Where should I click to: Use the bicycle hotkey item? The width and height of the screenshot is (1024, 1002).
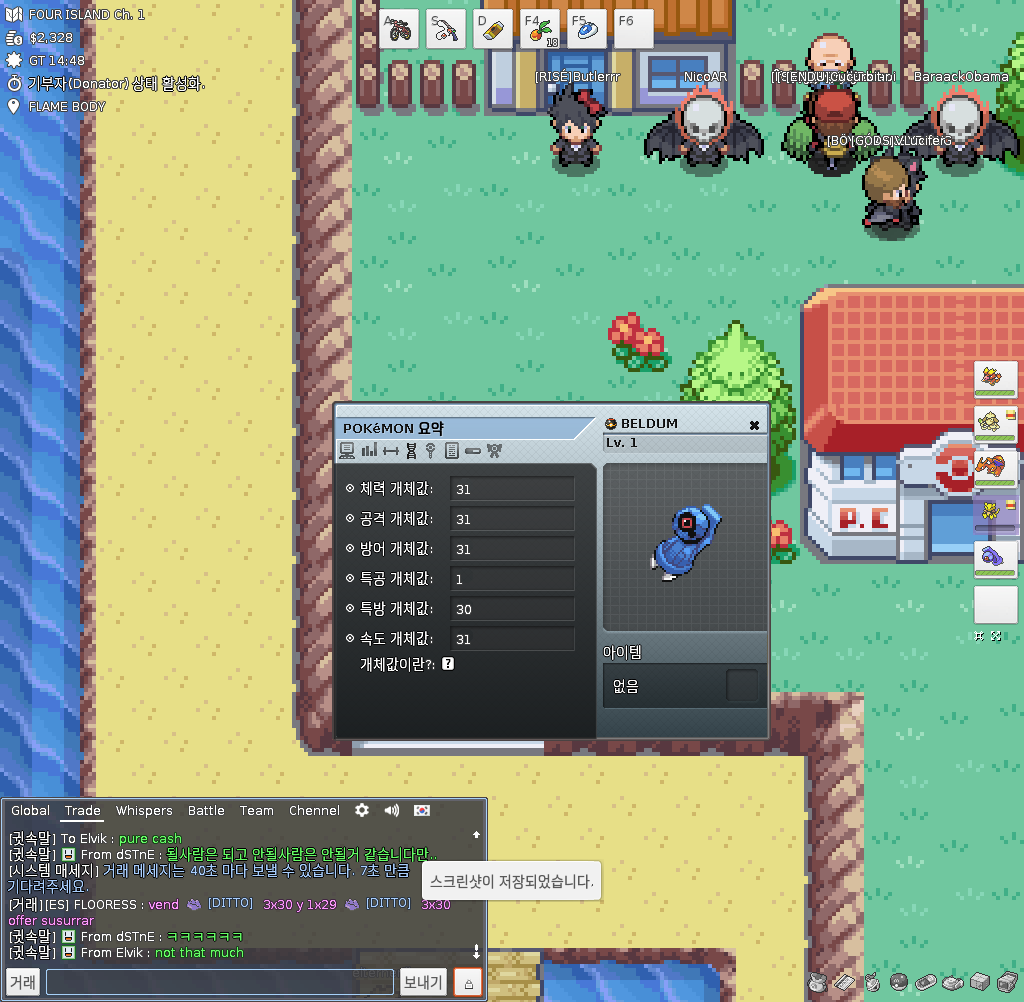tap(399, 29)
